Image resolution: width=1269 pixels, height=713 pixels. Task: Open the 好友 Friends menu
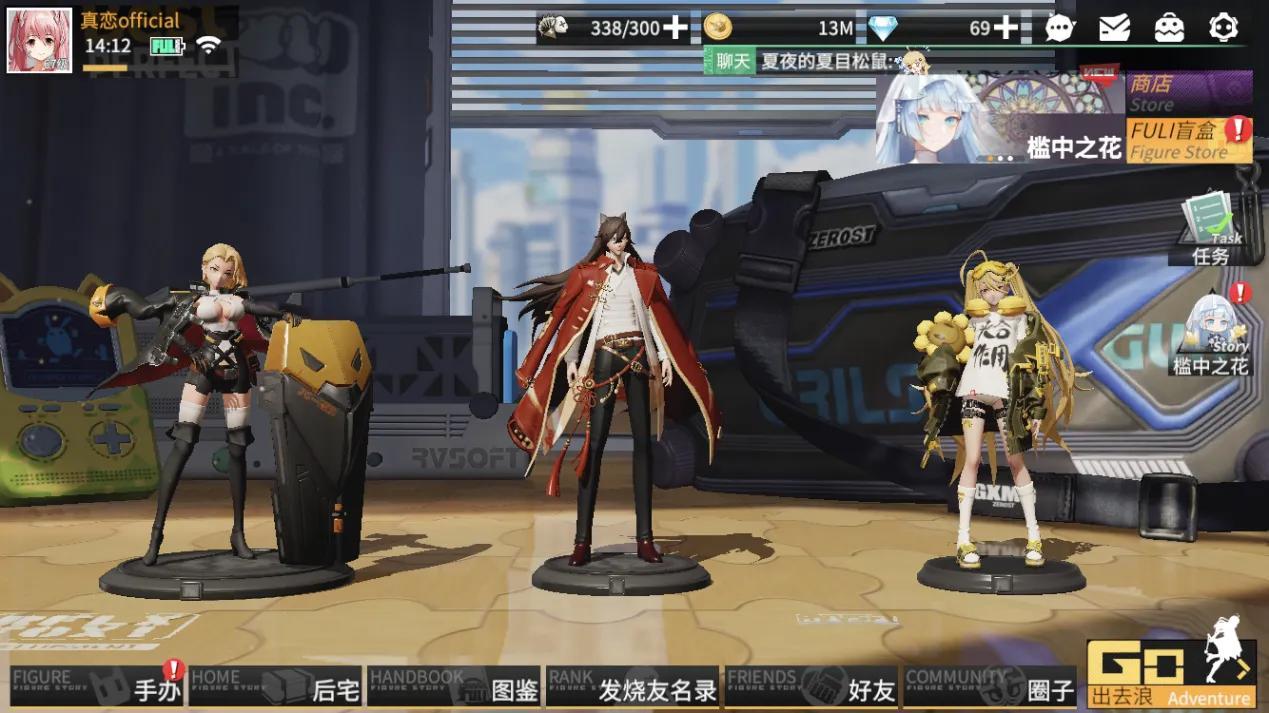(810, 687)
